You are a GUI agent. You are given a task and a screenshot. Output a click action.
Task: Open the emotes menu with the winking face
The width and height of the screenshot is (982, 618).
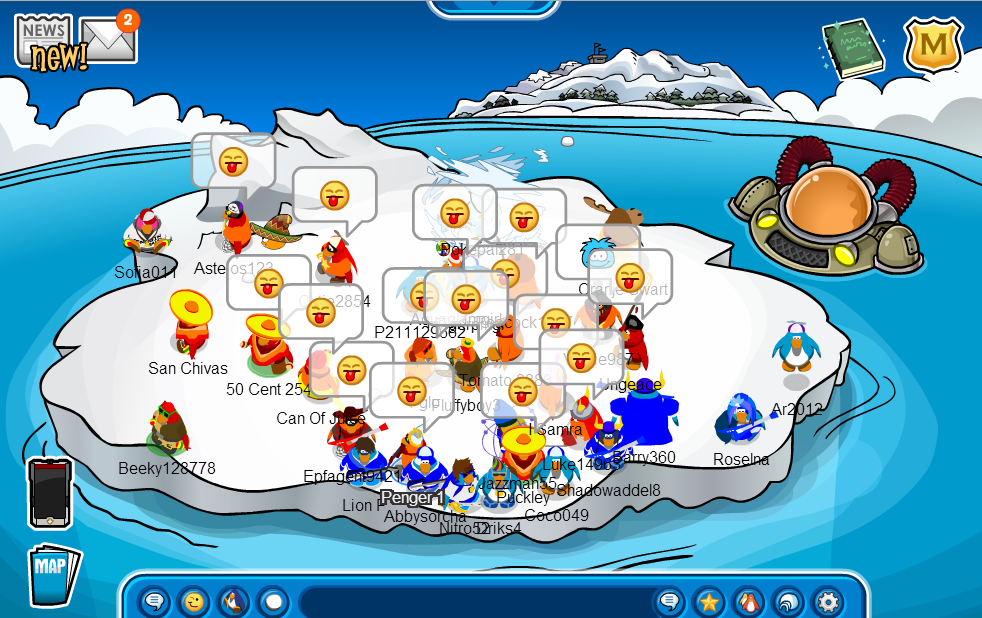tap(193, 602)
